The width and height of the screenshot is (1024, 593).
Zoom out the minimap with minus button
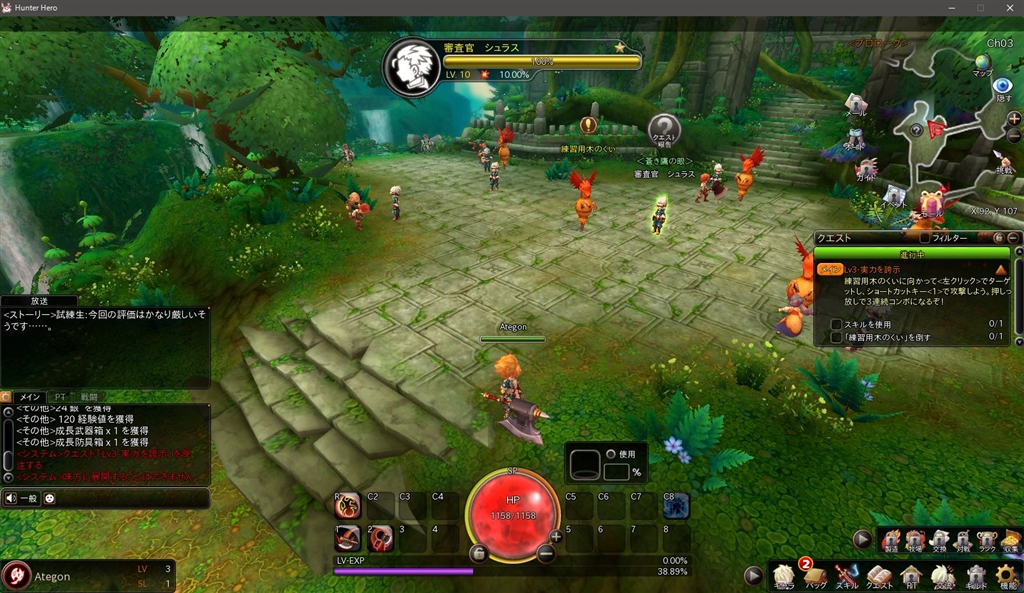(1014, 137)
